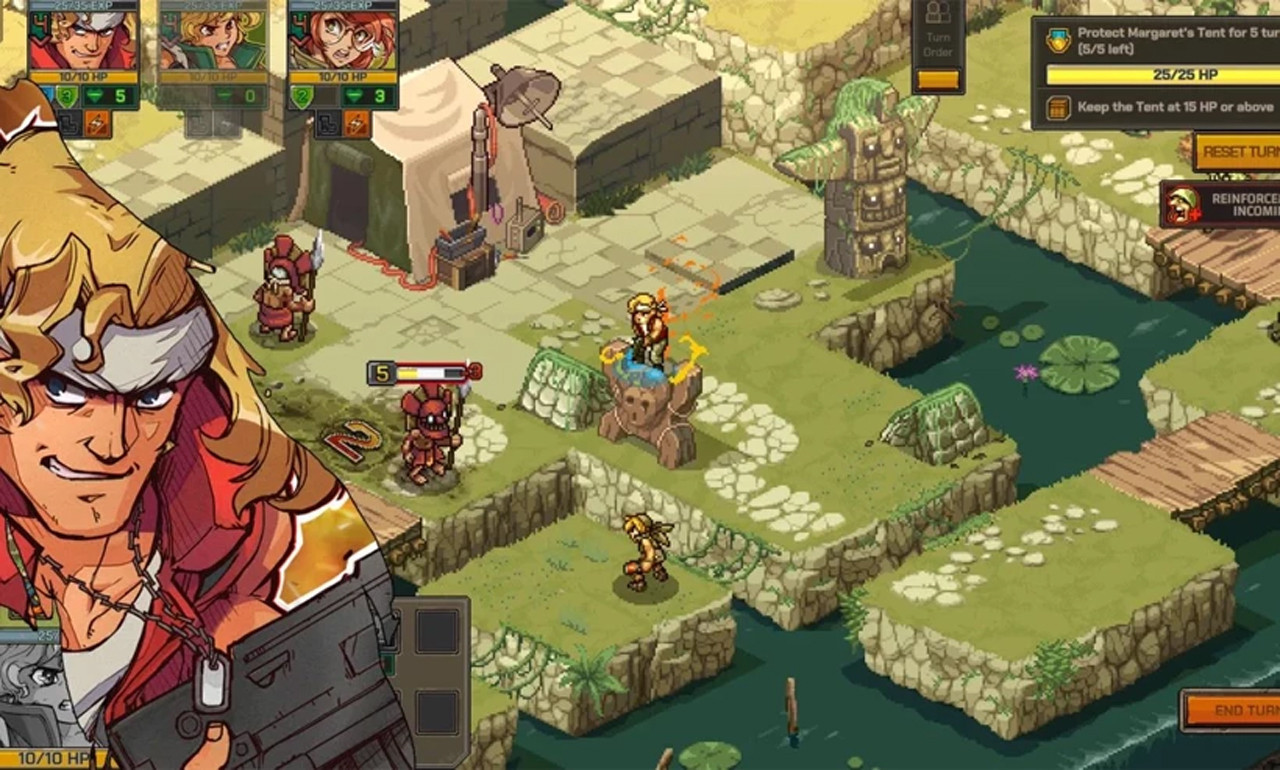Click the boot movement icon under Fio
Screen dimensions: 1280x770
(328, 124)
